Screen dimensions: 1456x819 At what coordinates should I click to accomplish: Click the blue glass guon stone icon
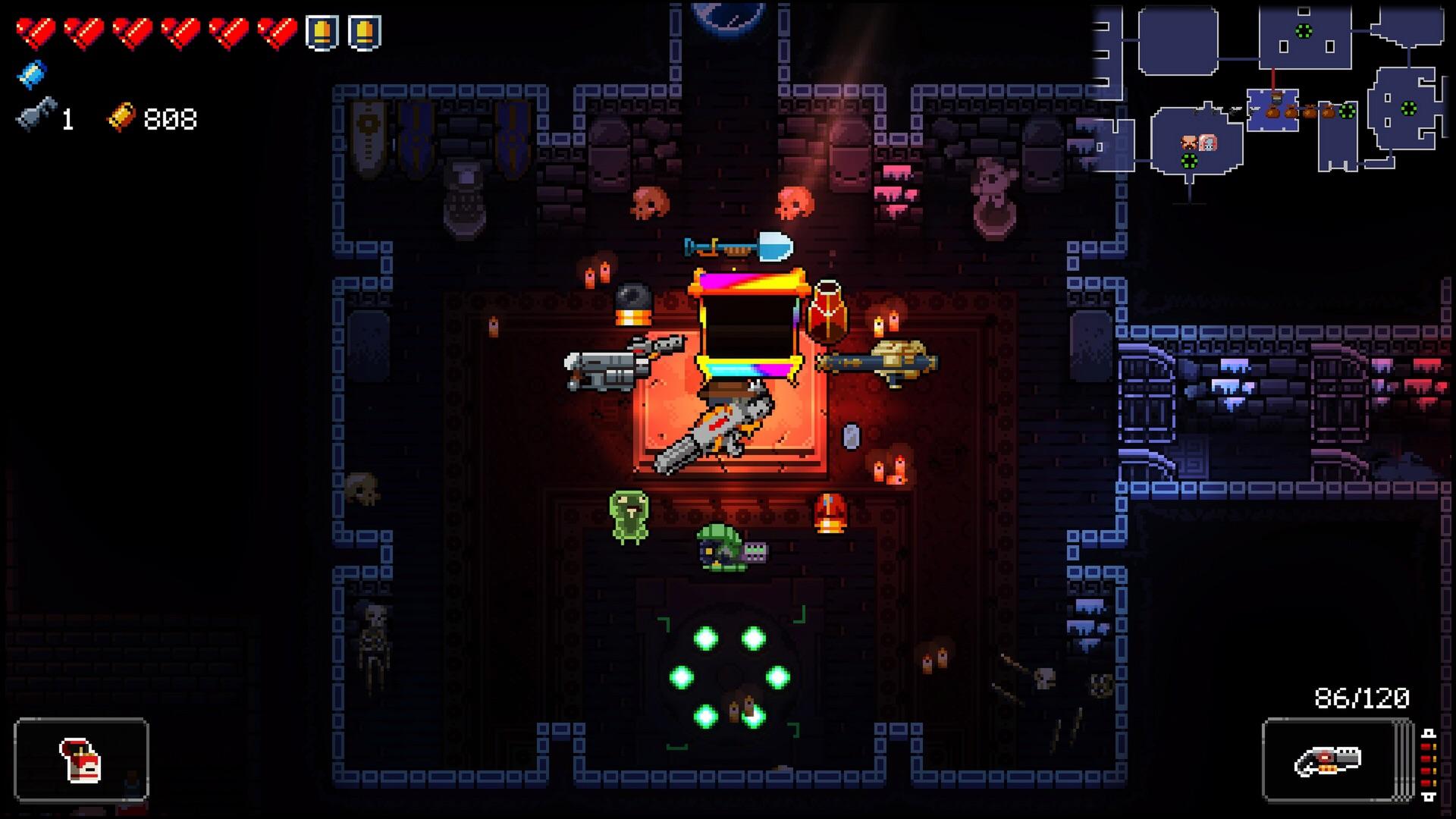coord(32,74)
